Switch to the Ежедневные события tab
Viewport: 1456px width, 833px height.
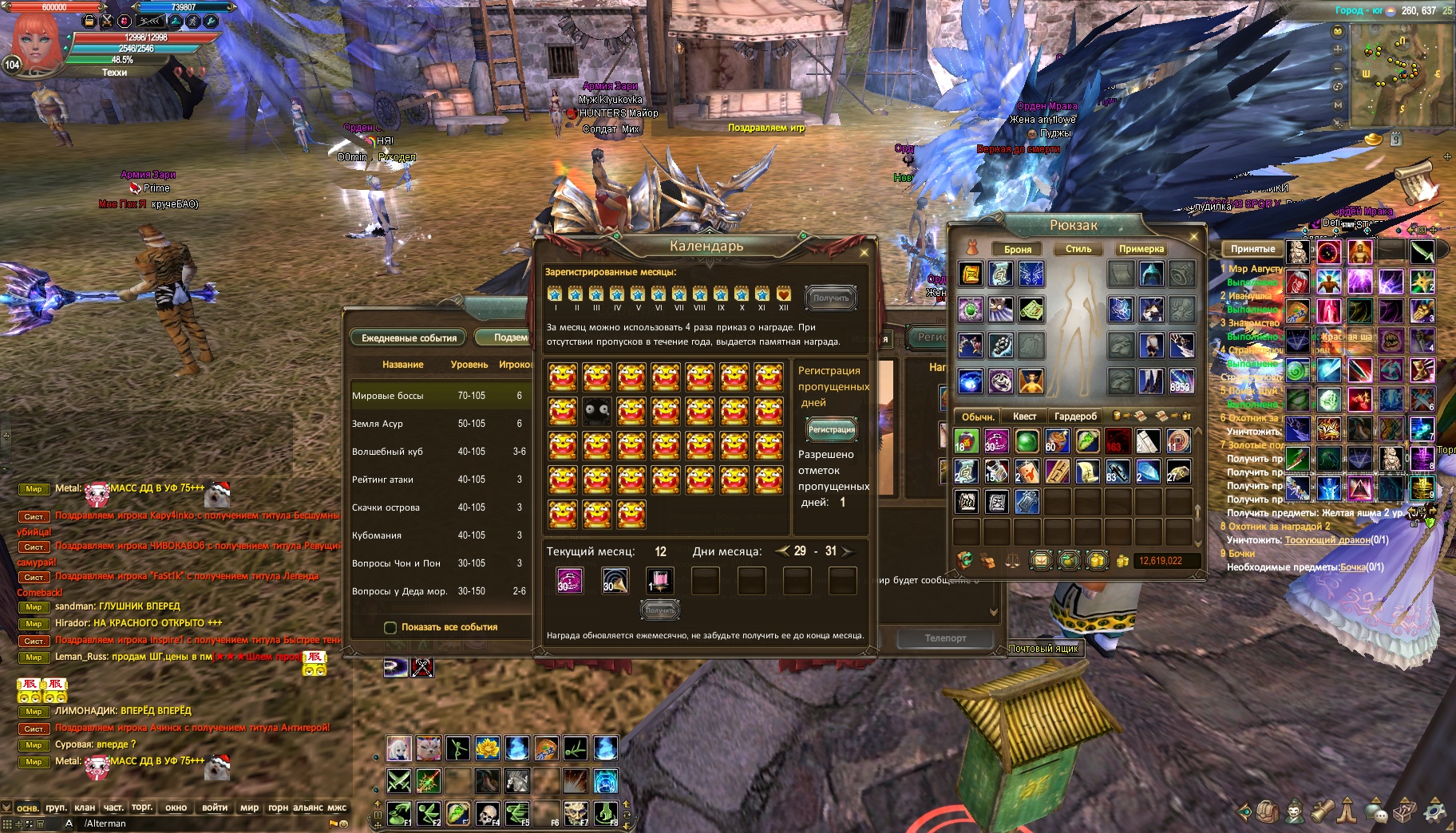tap(409, 338)
